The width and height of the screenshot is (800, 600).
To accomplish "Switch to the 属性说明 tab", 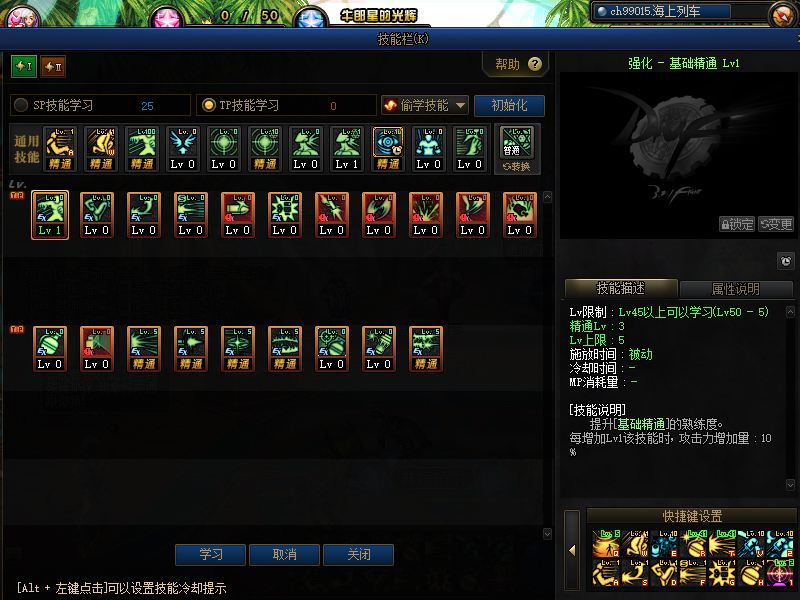I will click(735, 289).
